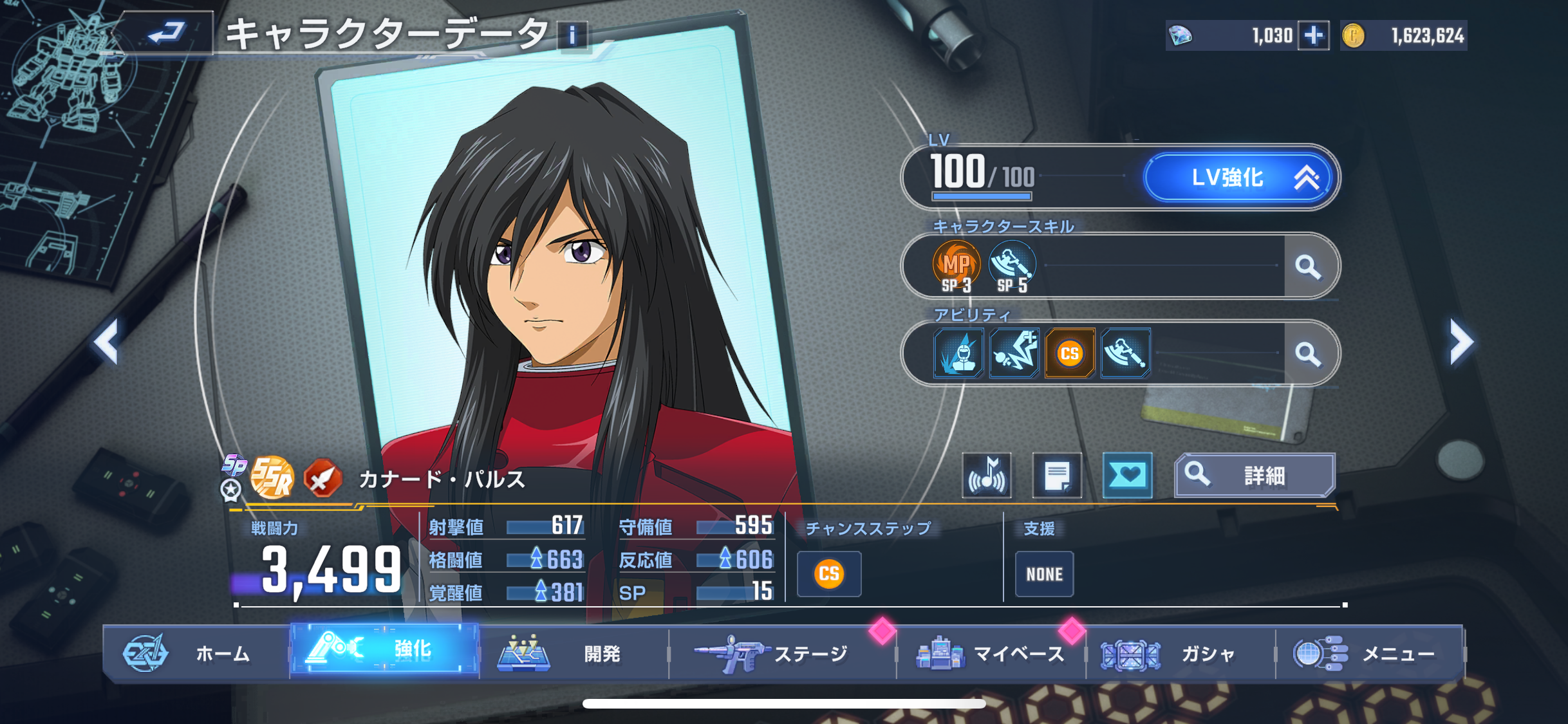Inspect abilities with the magnifier button
The width and height of the screenshot is (1568, 724).
[x=1308, y=353]
